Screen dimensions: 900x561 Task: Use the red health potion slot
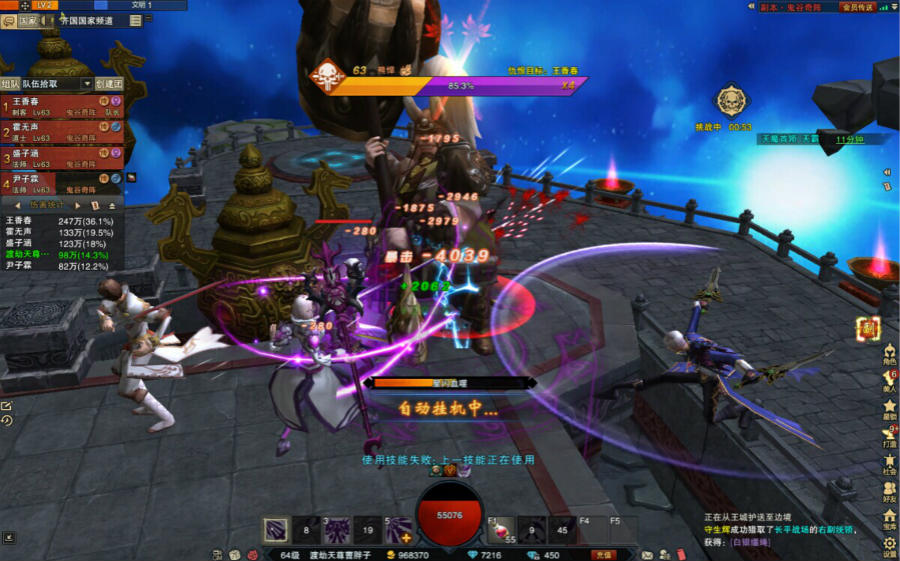coord(500,530)
